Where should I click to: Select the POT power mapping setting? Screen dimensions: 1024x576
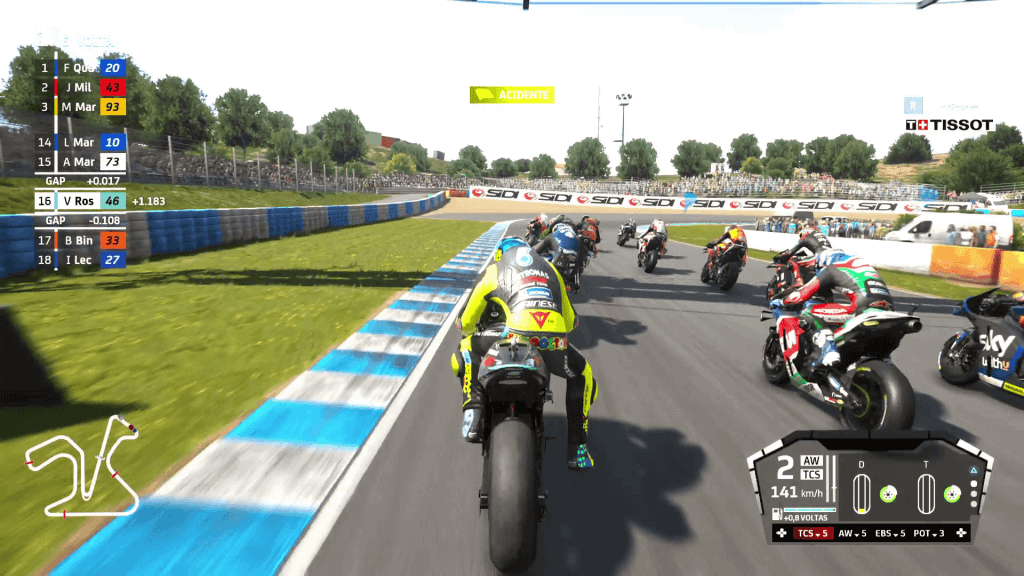931,533
